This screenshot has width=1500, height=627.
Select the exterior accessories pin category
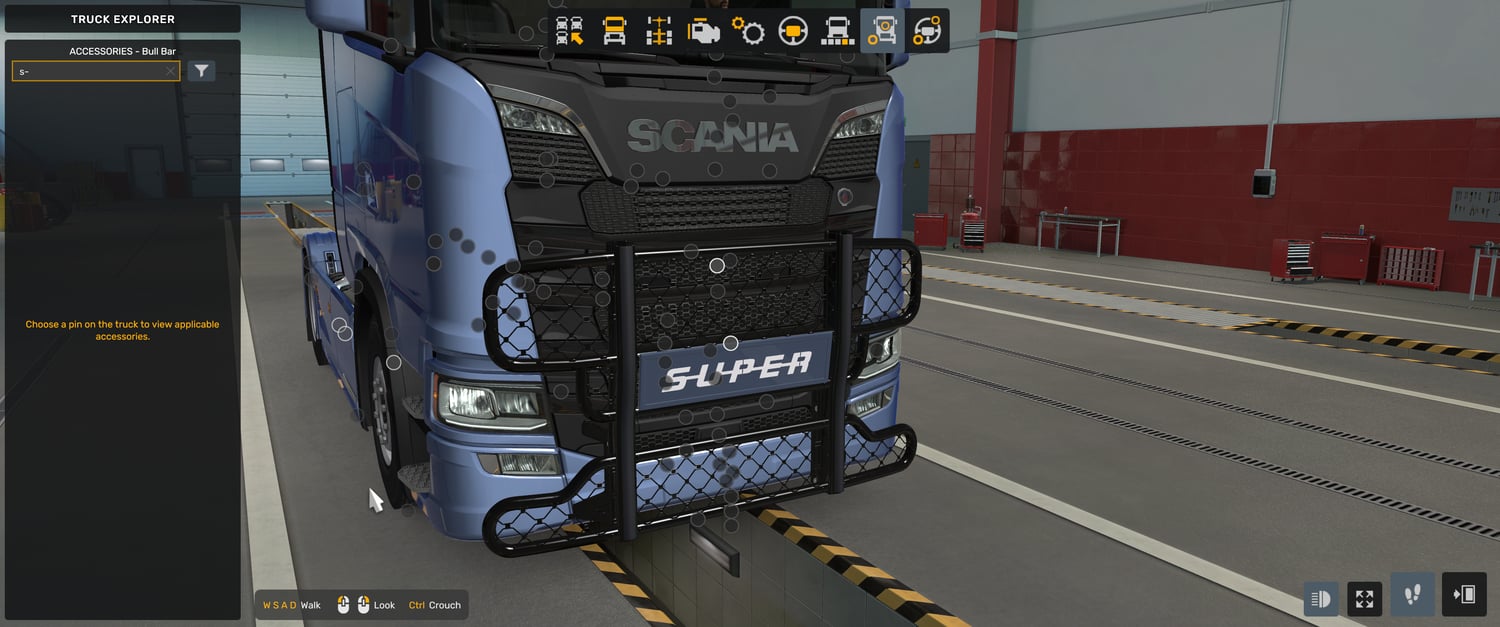coord(882,31)
